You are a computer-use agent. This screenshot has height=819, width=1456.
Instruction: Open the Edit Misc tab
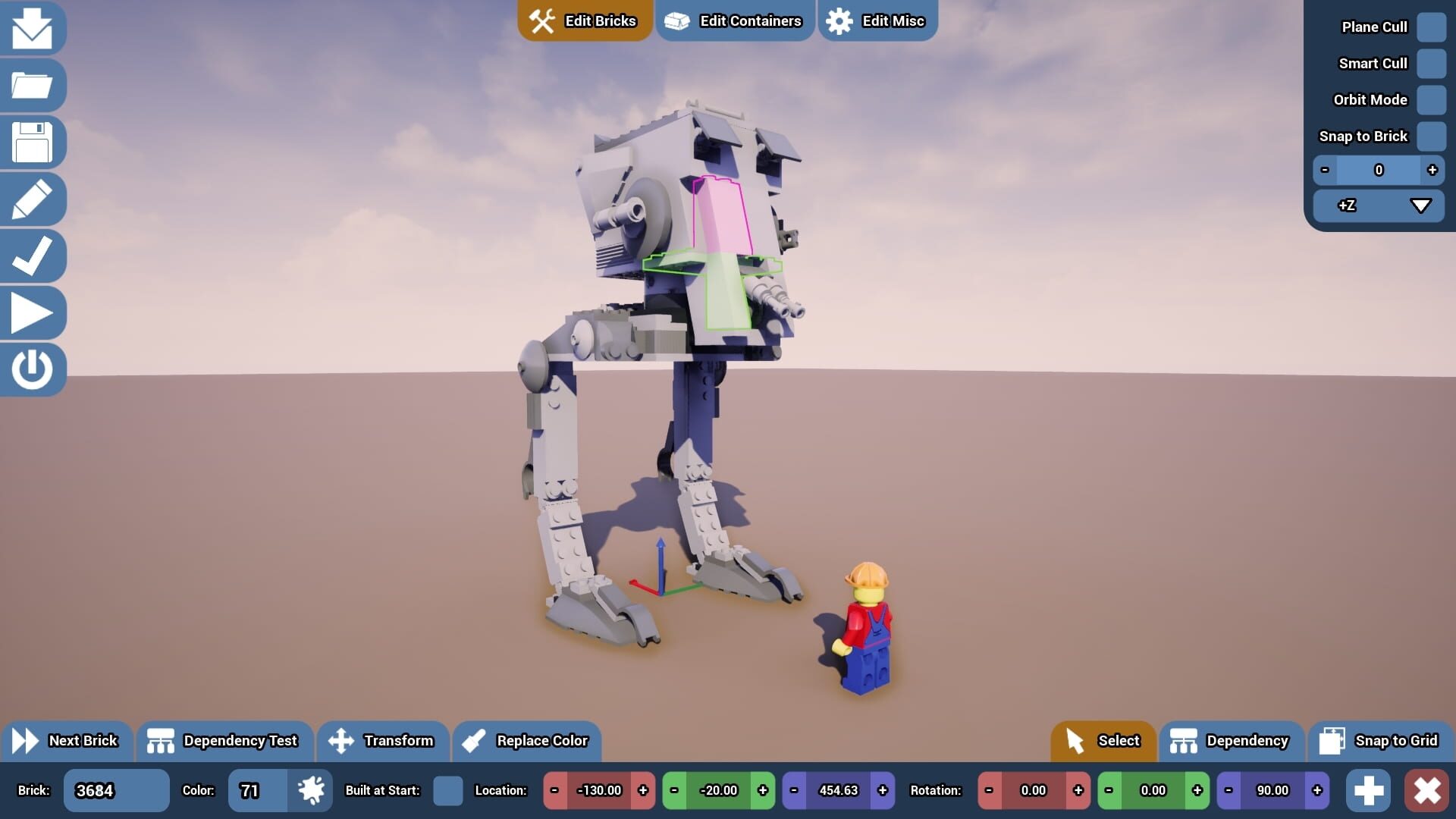877,20
